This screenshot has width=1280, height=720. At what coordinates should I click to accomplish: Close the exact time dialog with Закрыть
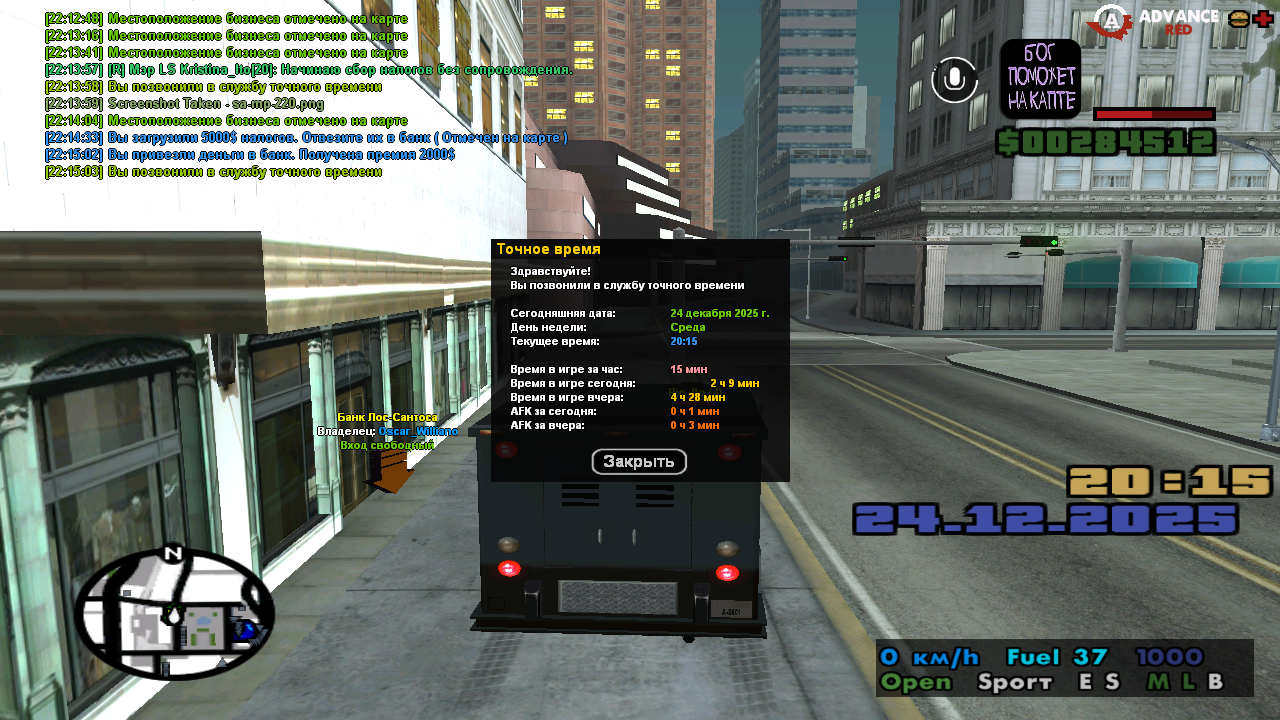point(639,461)
